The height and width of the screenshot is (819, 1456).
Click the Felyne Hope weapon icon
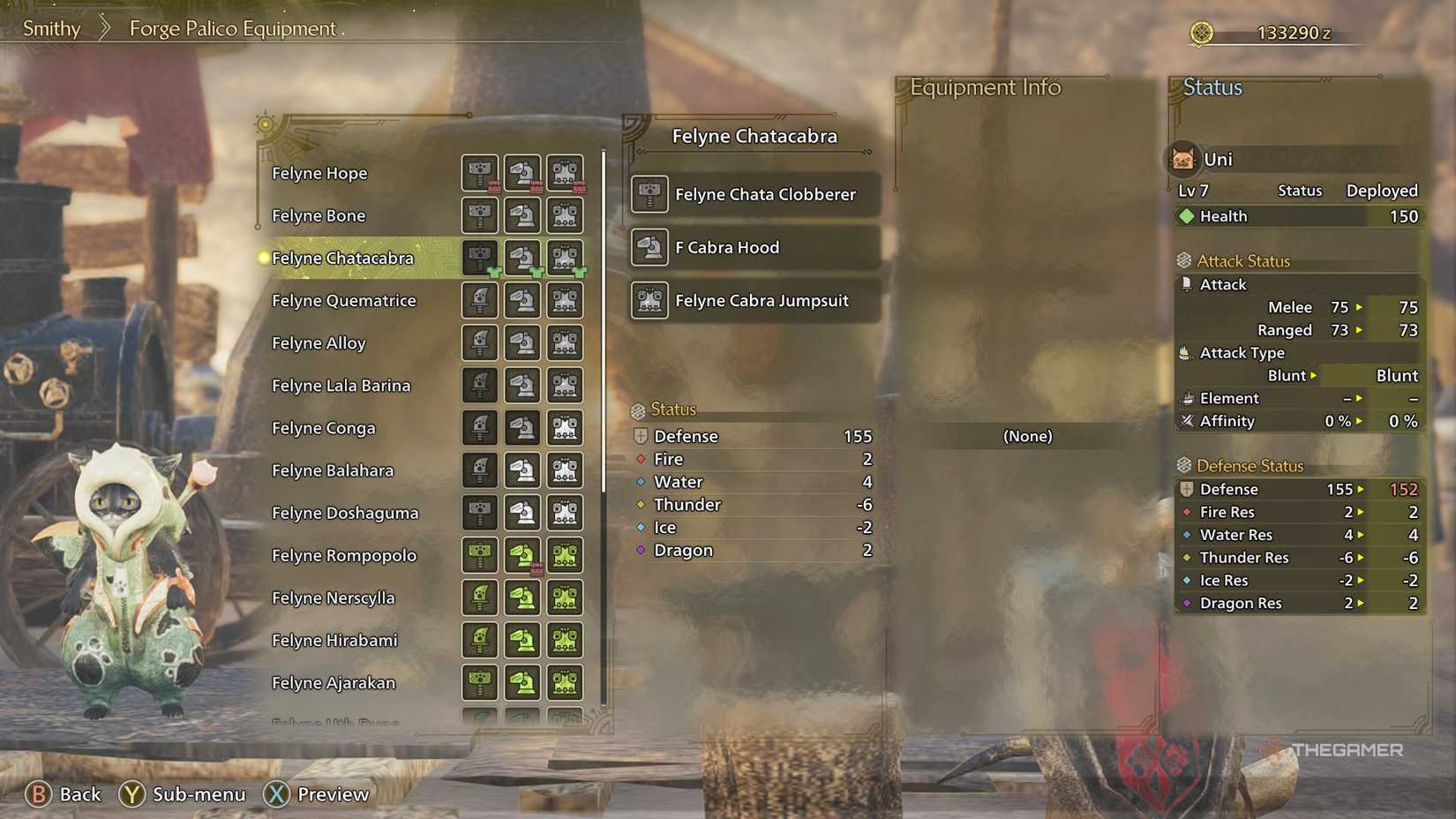coord(479,173)
